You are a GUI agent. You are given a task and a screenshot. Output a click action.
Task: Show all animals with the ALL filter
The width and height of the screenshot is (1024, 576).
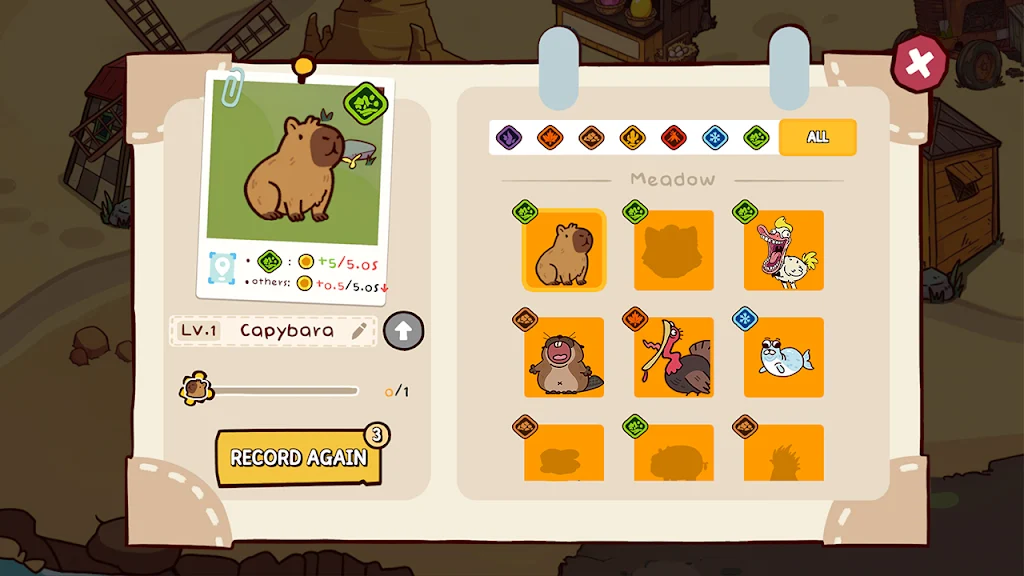pyautogui.click(x=817, y=137)
